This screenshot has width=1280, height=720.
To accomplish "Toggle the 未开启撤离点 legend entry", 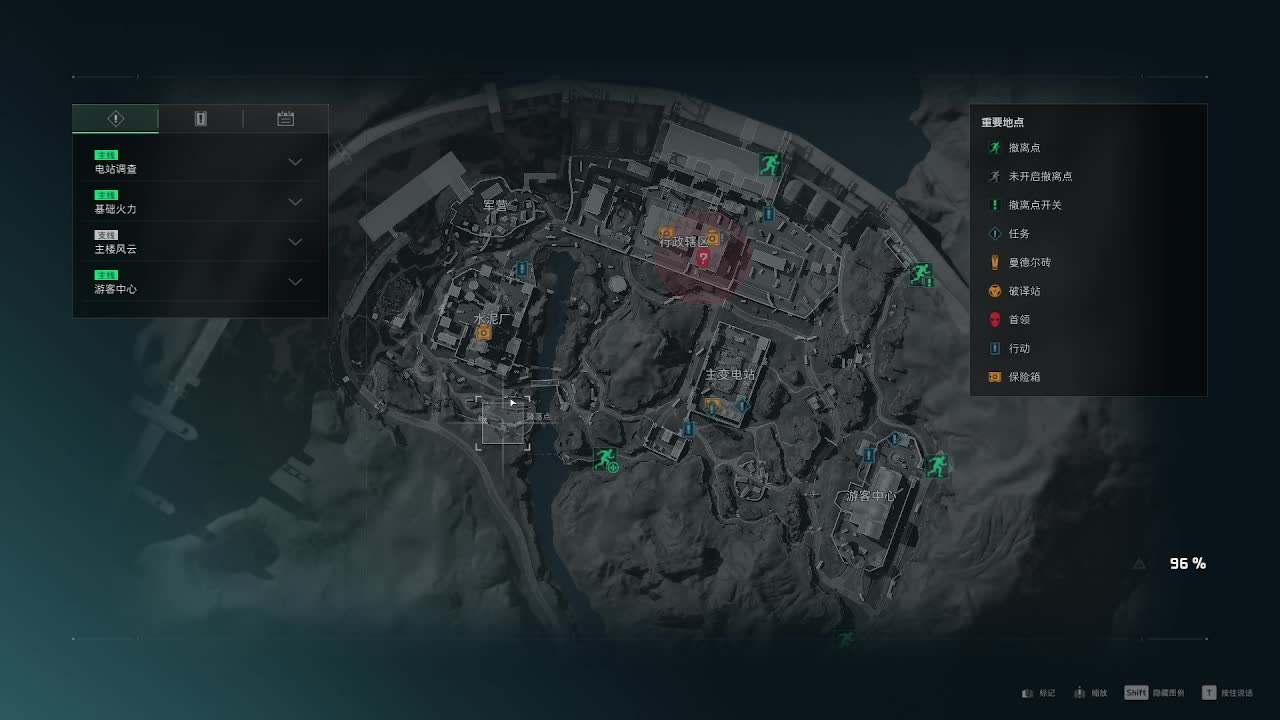I will (x=1039, y=176).
